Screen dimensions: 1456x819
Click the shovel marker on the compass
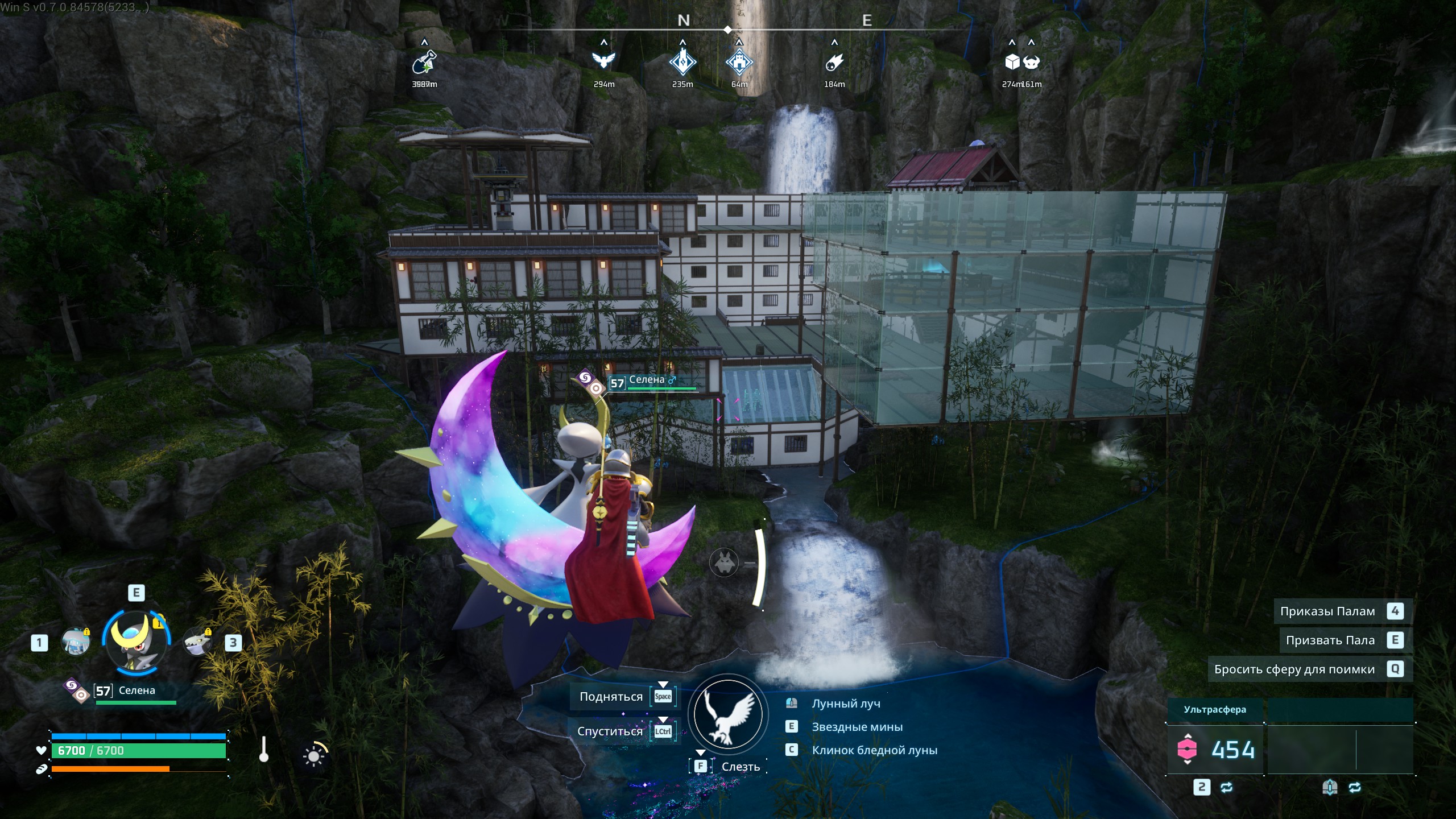click(x=424, y=62)
